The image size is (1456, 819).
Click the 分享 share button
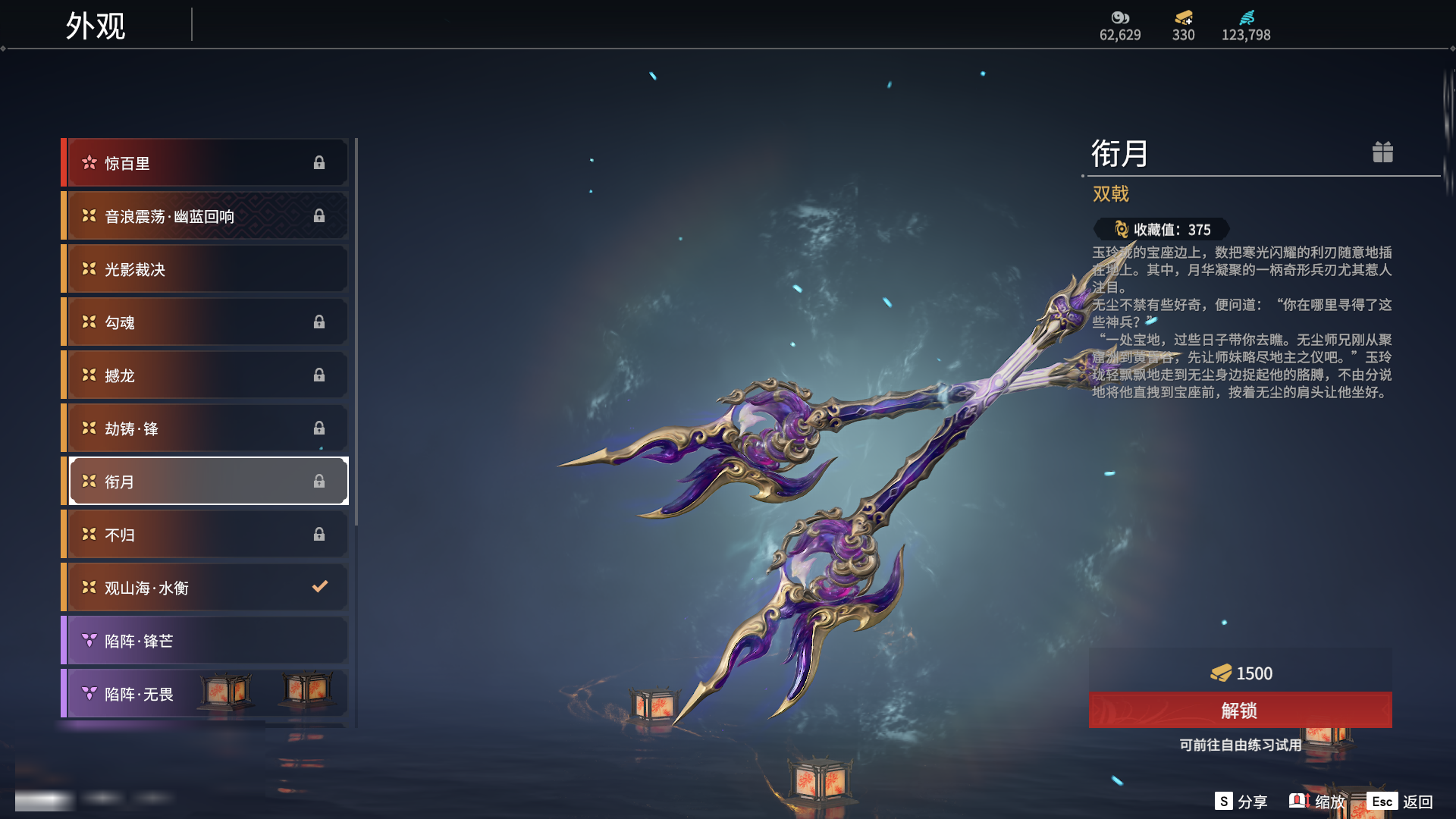[1241, 802]
